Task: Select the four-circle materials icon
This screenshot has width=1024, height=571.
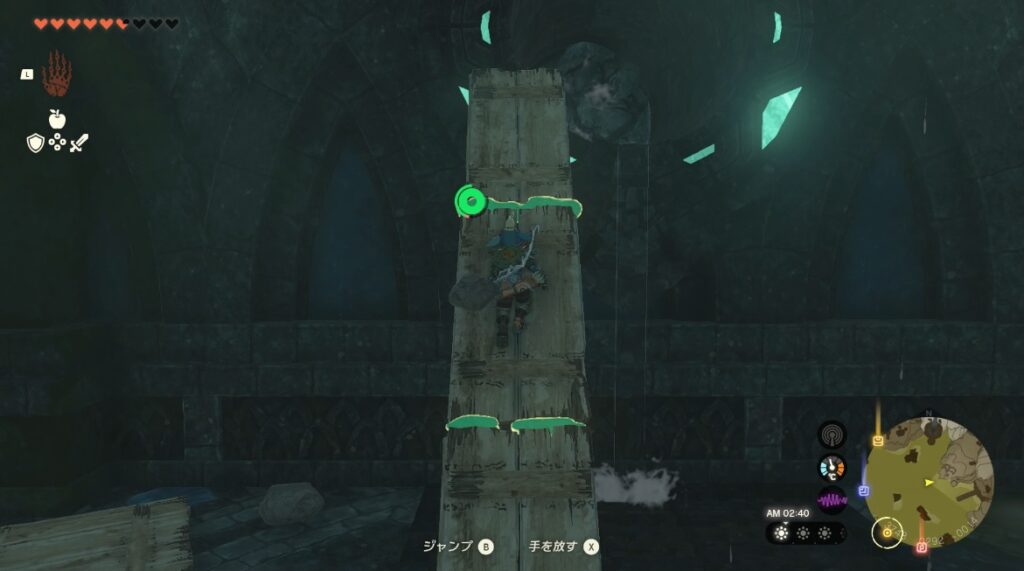Action: (x=57, y=143)
